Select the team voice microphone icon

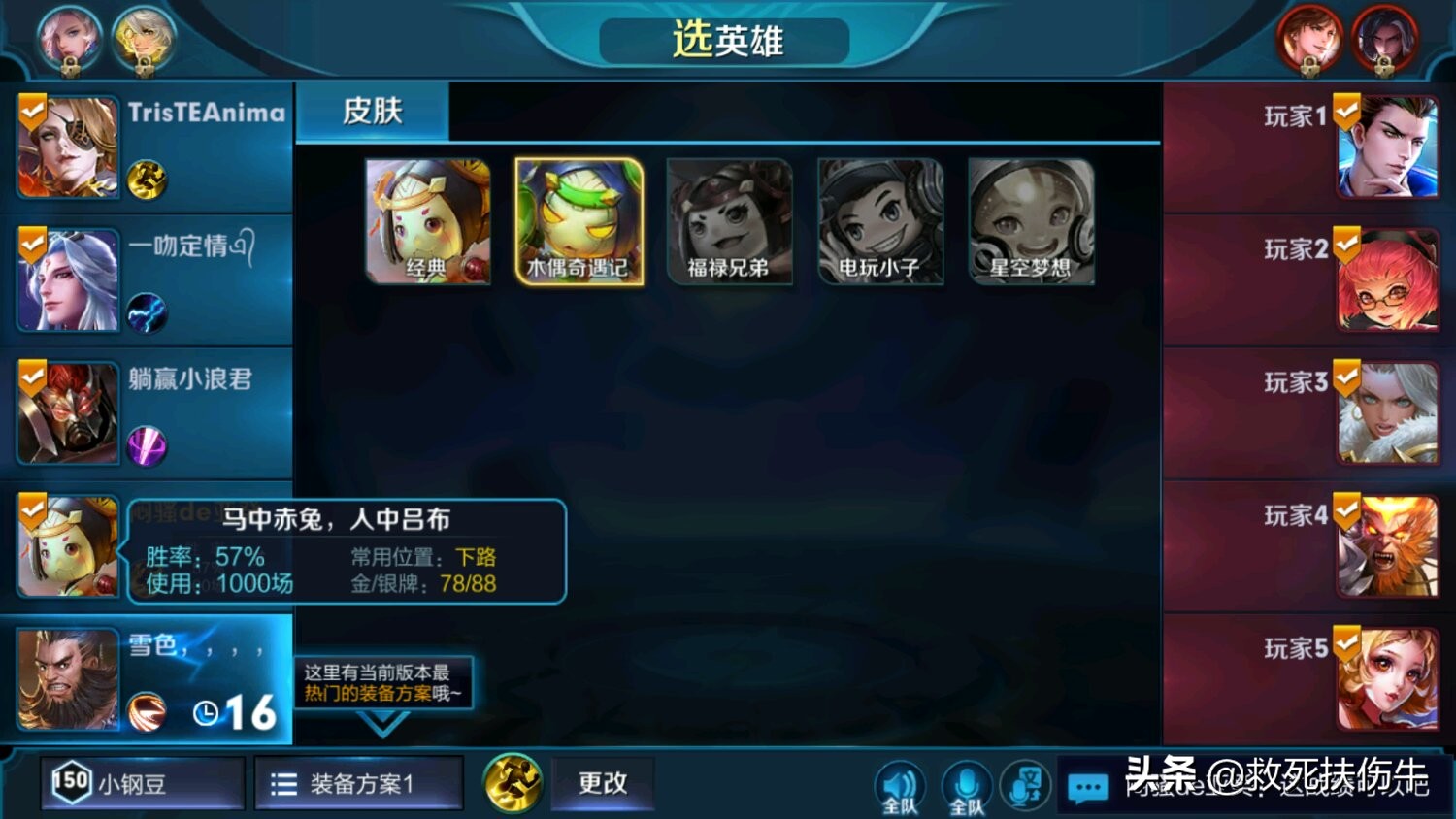(x=968, y=784)
